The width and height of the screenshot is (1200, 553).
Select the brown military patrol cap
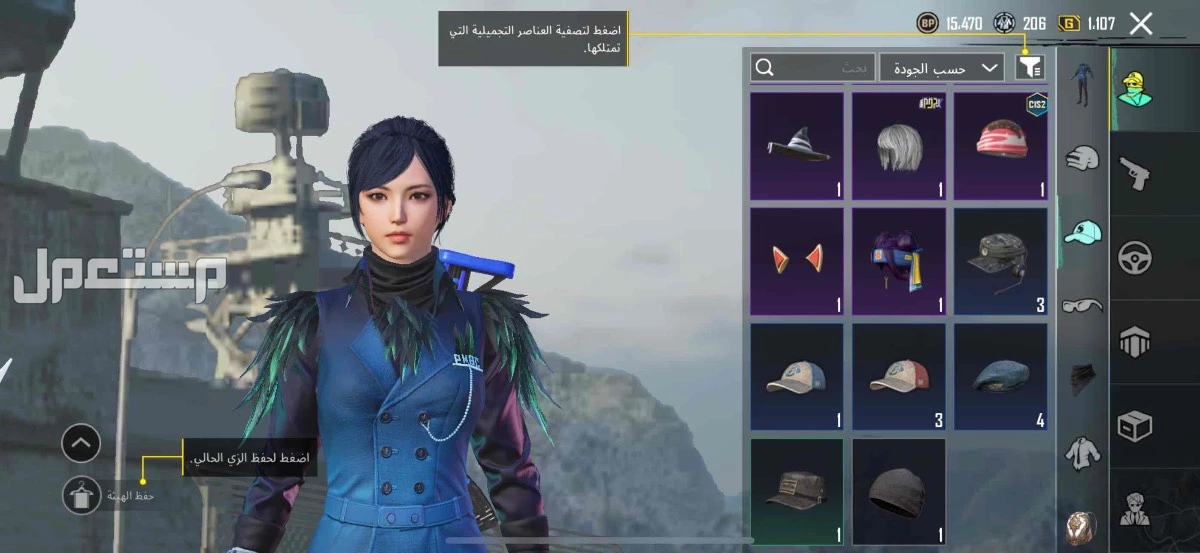[797, 492]
